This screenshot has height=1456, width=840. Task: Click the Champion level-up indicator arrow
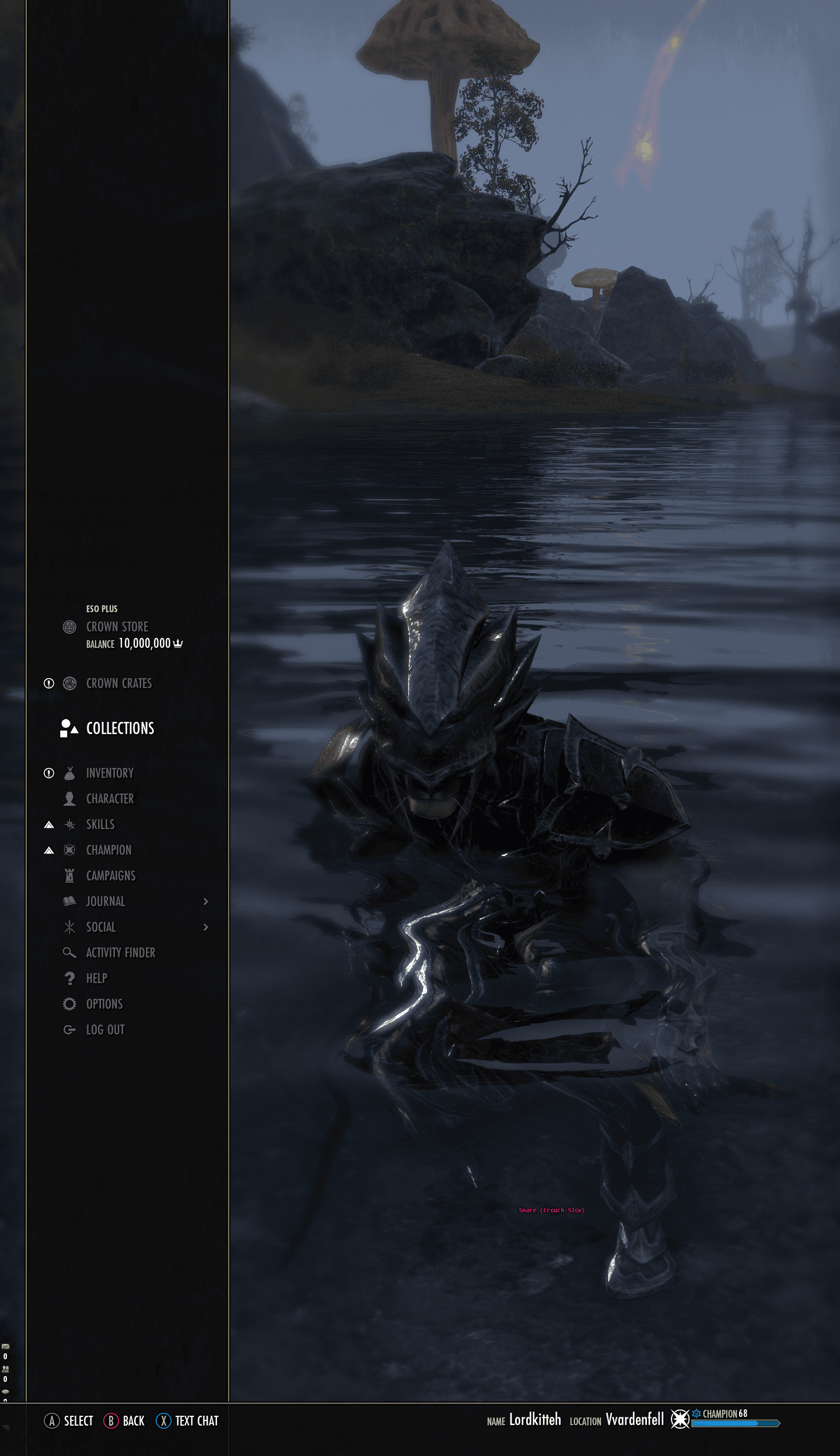(48, 850)
